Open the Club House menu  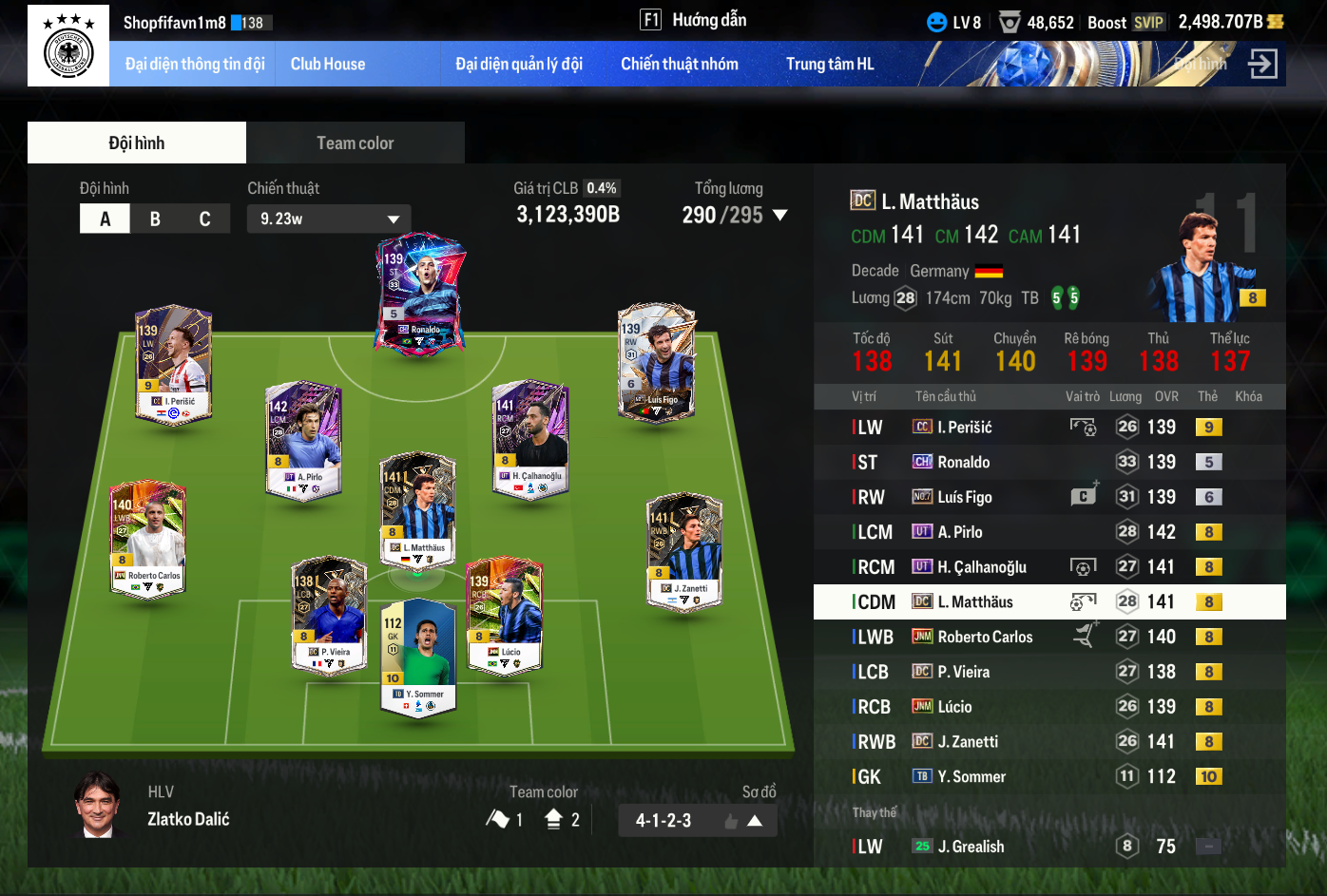[x=328, y=65]
